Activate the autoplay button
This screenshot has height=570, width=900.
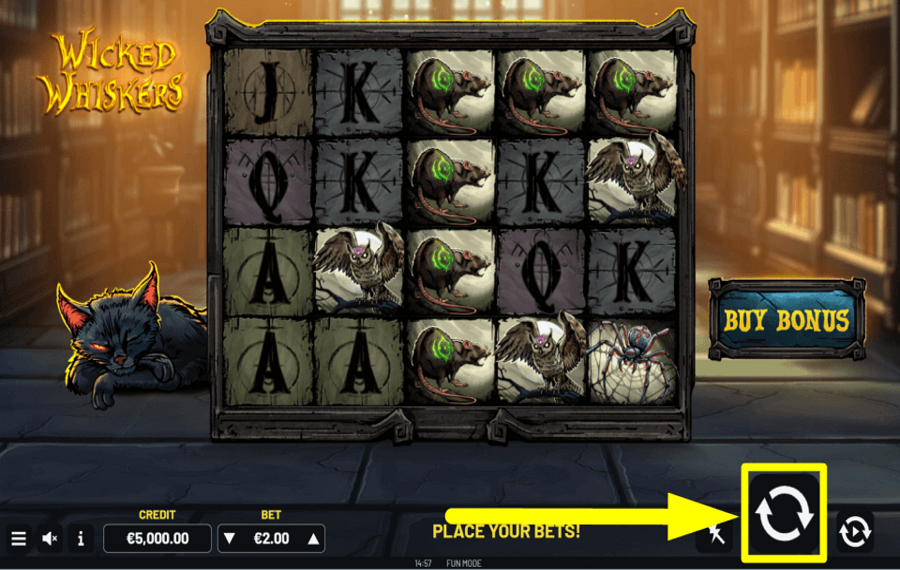[x=855, y=532]
